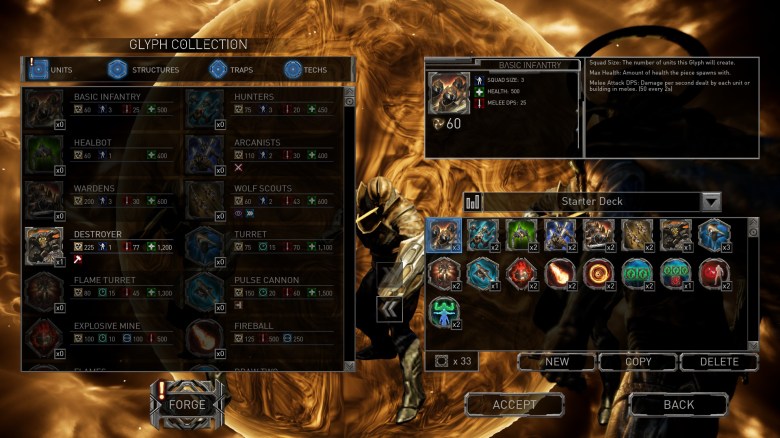
Task: Accept the deck selection
Action: coord(514,405)
